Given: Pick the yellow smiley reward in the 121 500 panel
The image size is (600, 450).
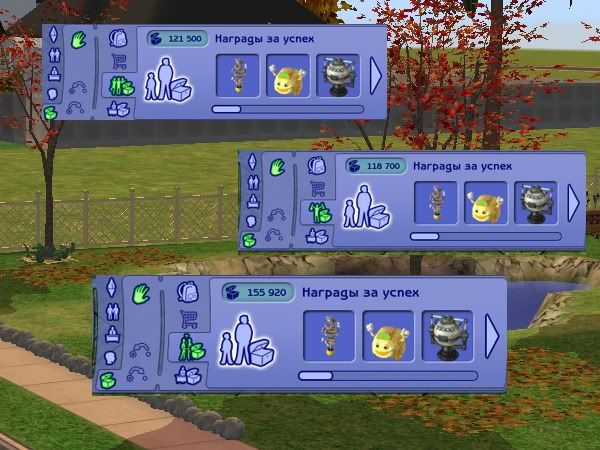Looking at the screenshot, I should pyautogui.click(x=288, y=75).
